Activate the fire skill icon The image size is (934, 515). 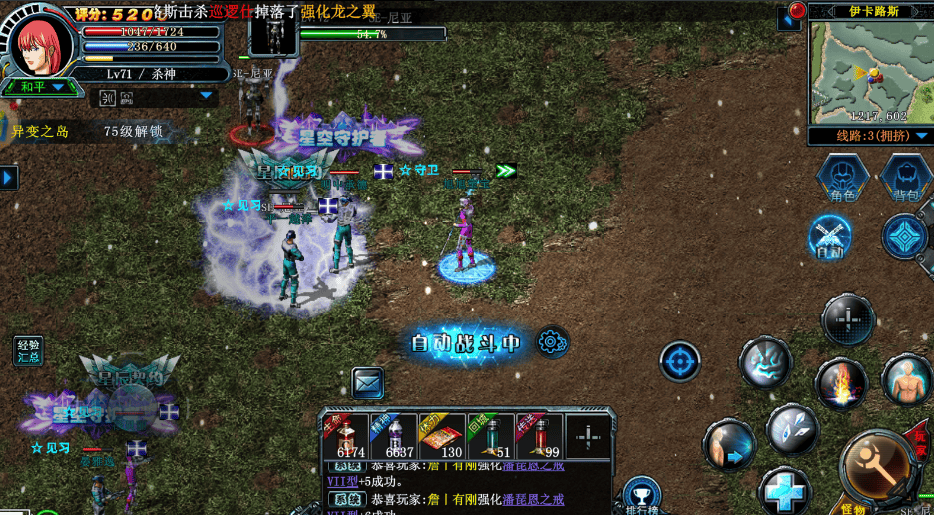click(840, 385)
